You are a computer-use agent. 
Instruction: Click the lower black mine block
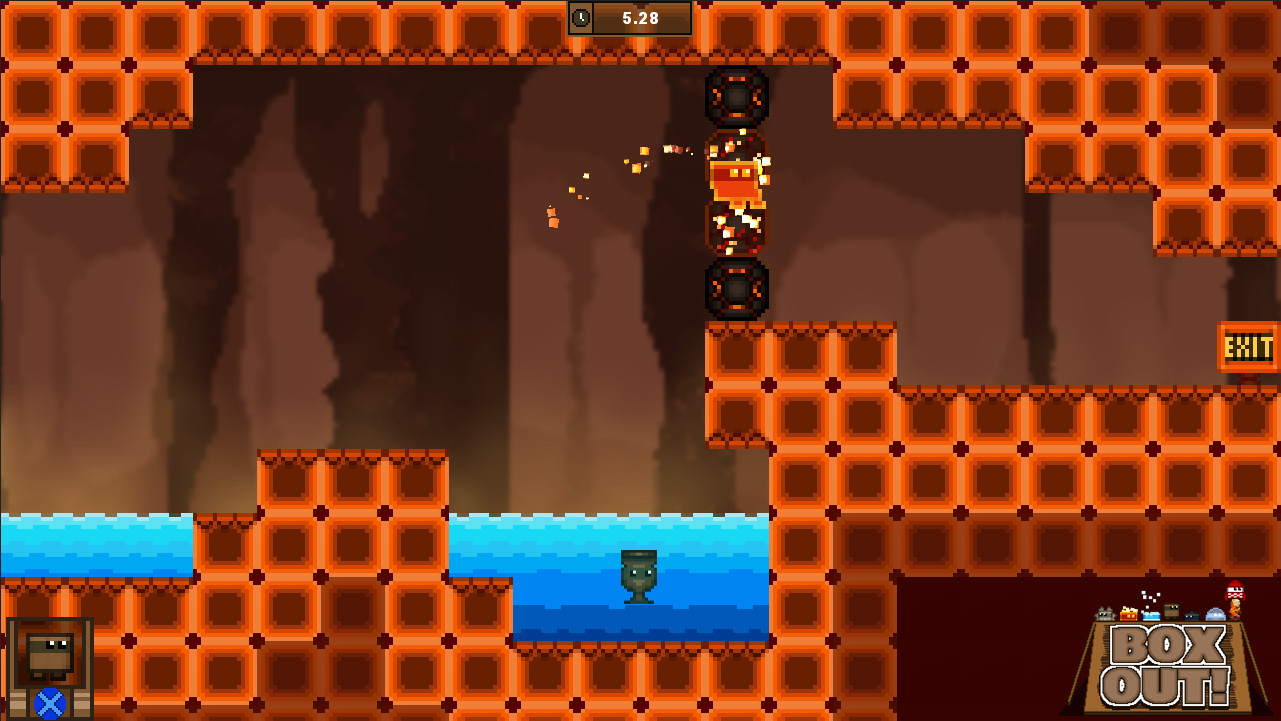tap(738, 290)
